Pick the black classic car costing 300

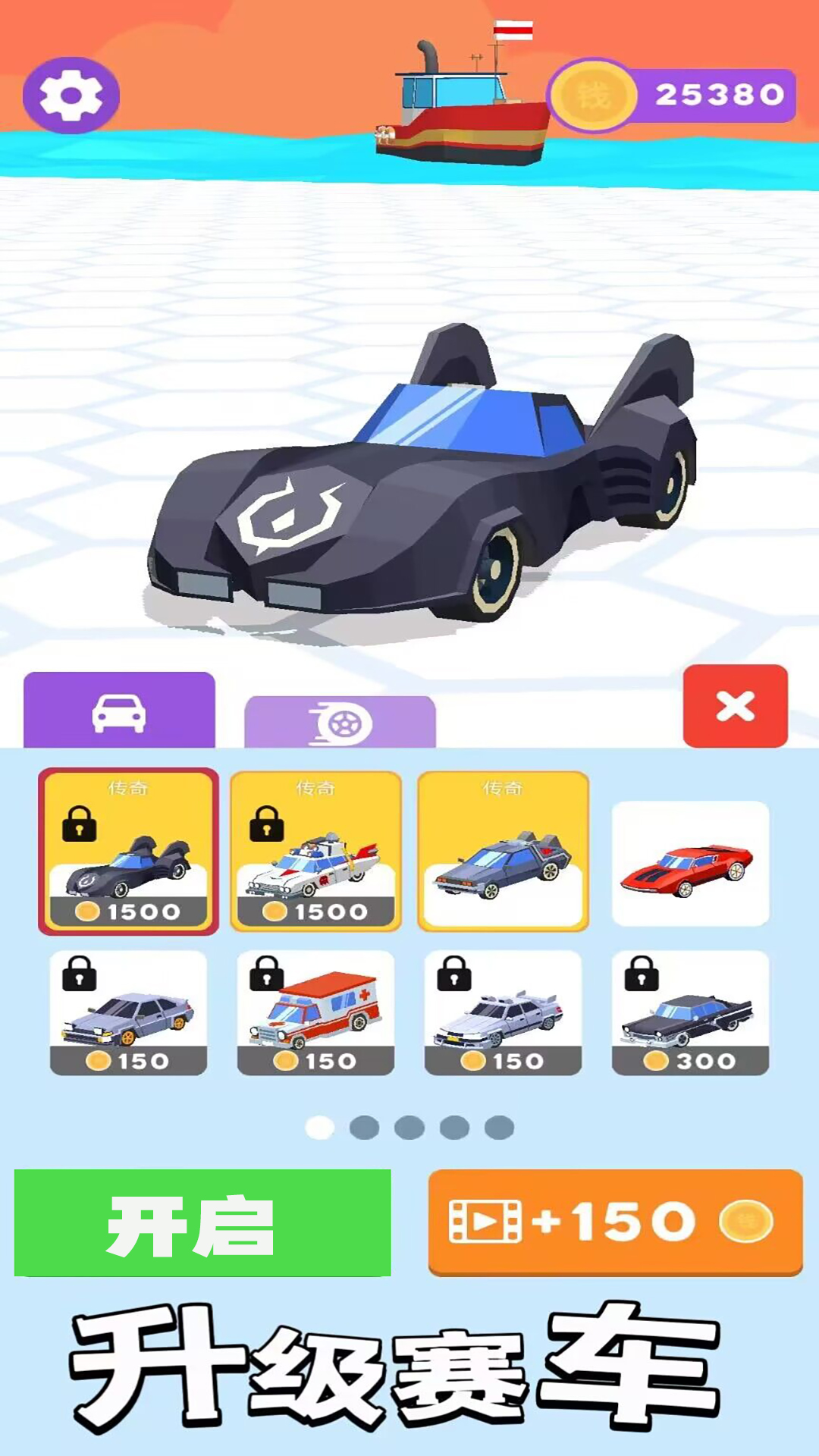pyautogui.click(x=690, y=1012)
